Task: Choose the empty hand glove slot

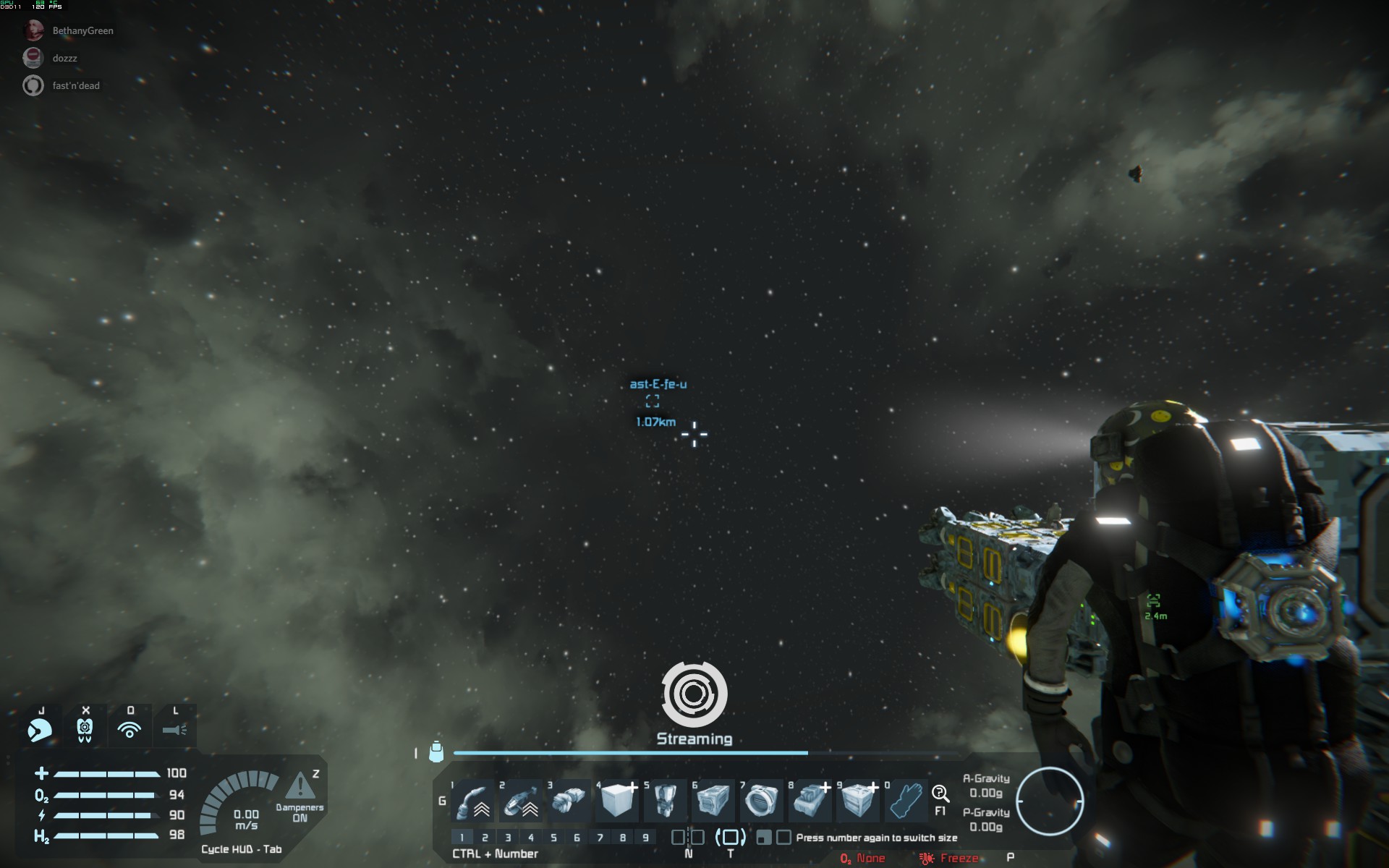Action: [x=906, y=801]
